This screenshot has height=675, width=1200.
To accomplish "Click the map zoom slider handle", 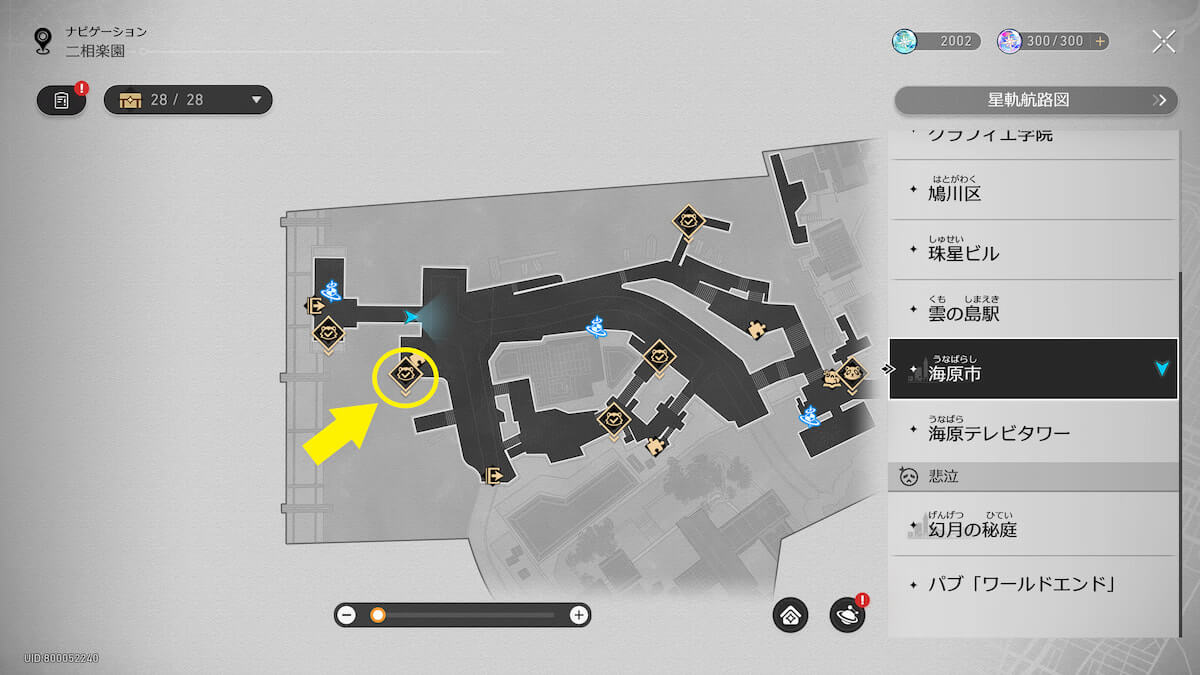I will click(x=378, y=615).
